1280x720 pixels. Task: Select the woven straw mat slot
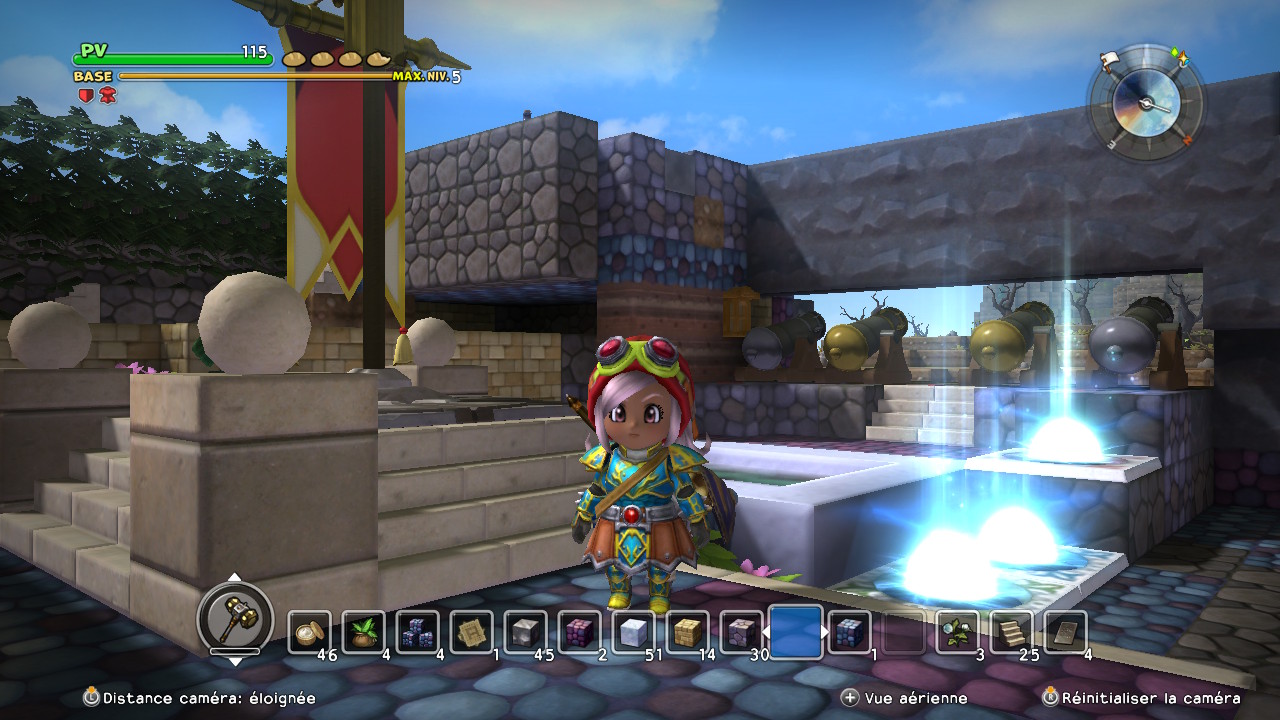point(471,632)
